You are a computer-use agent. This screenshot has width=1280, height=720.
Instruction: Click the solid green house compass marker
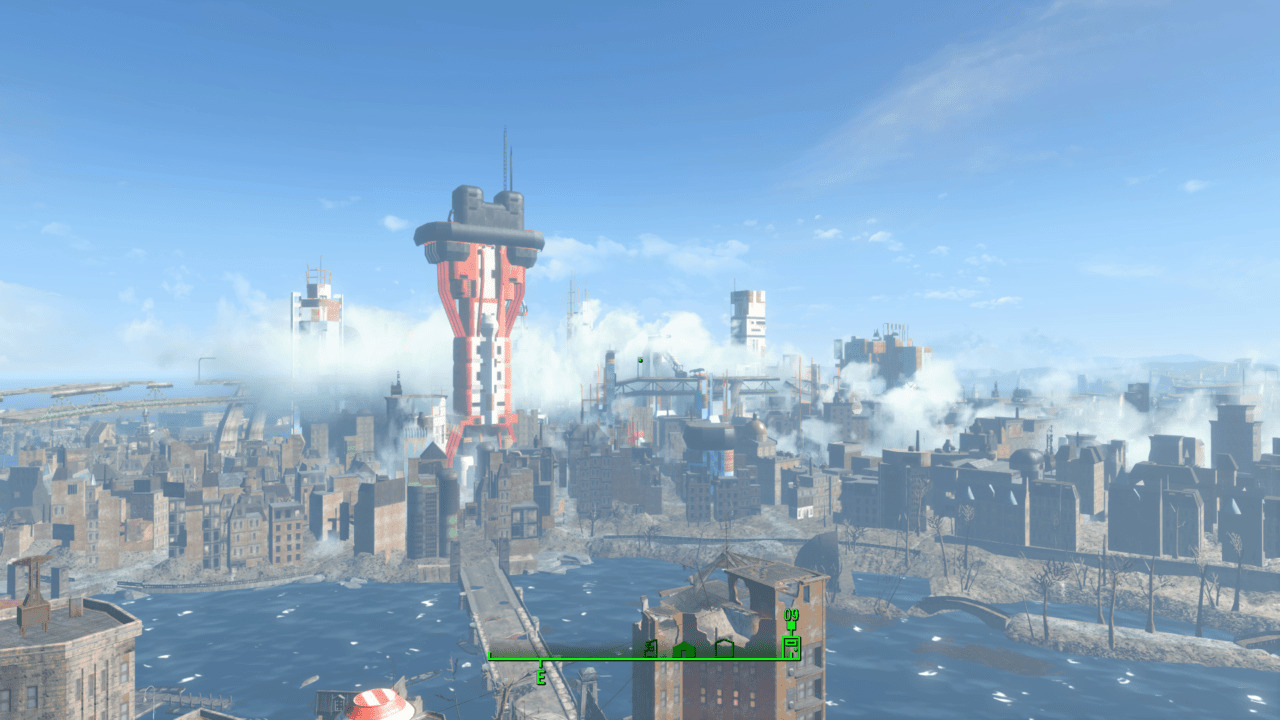[x=684, y=650]
